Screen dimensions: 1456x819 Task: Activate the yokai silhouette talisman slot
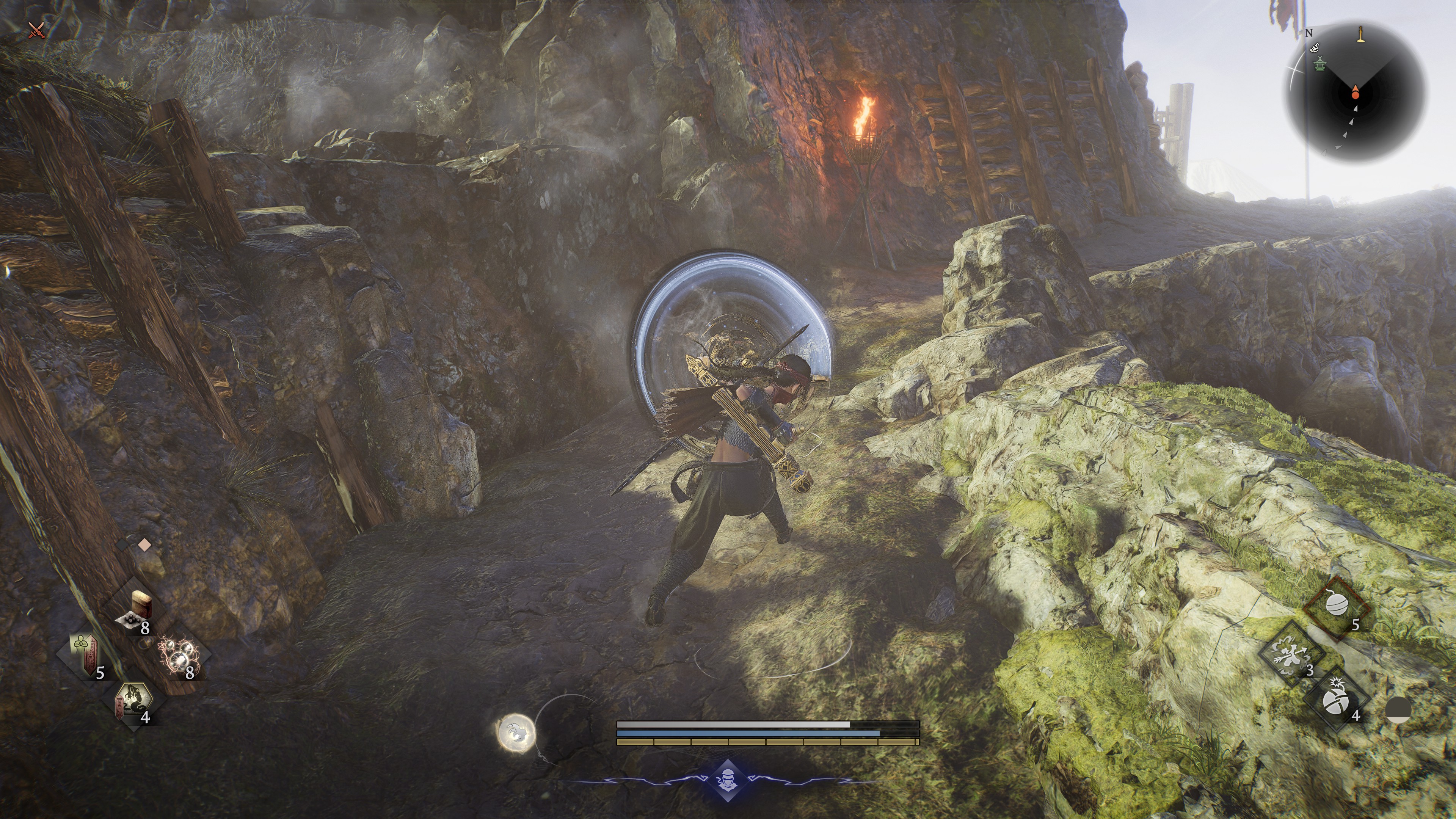click(133, 703)
